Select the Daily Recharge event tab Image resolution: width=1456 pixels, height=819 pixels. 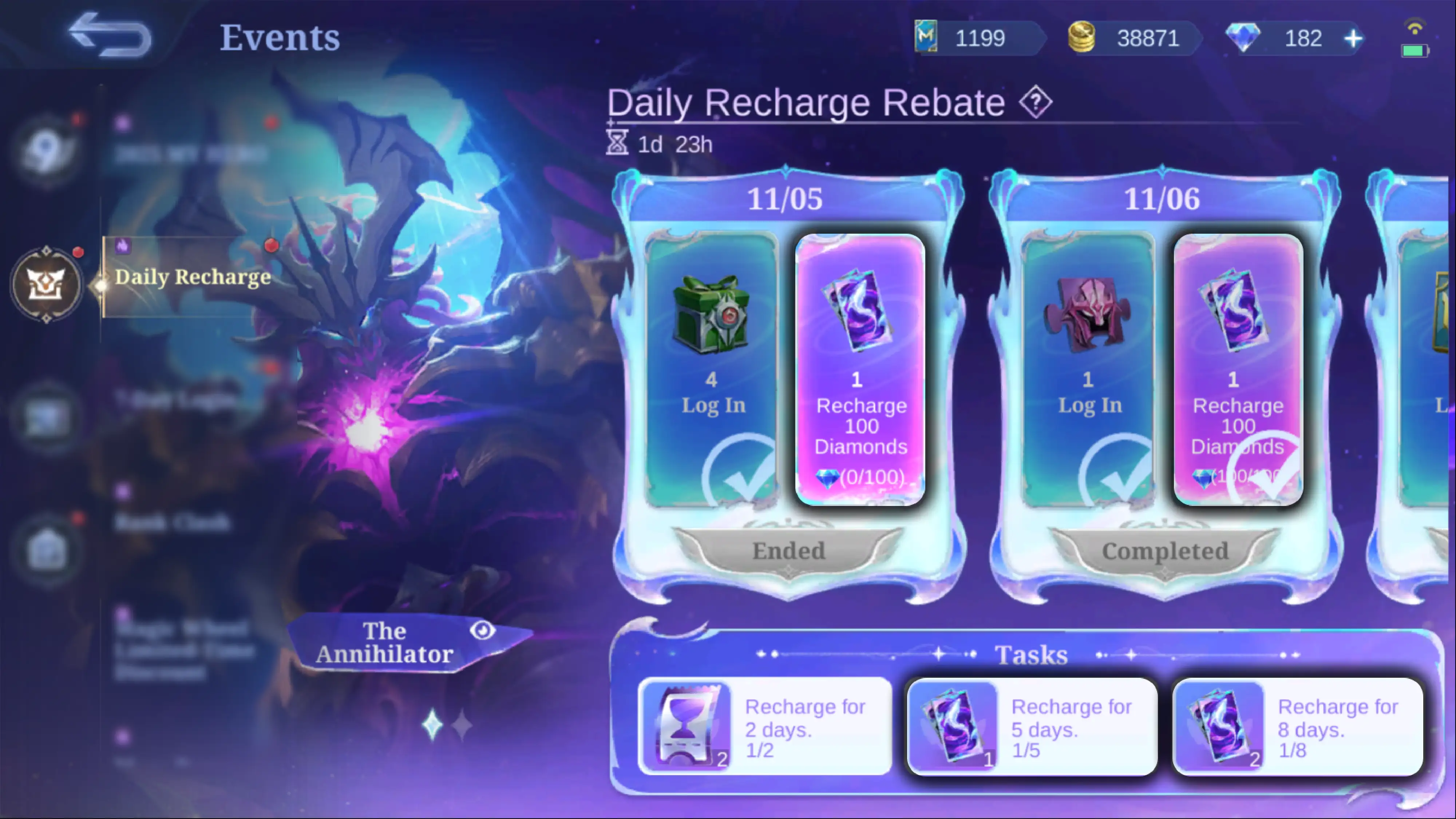tap(192, 276)
